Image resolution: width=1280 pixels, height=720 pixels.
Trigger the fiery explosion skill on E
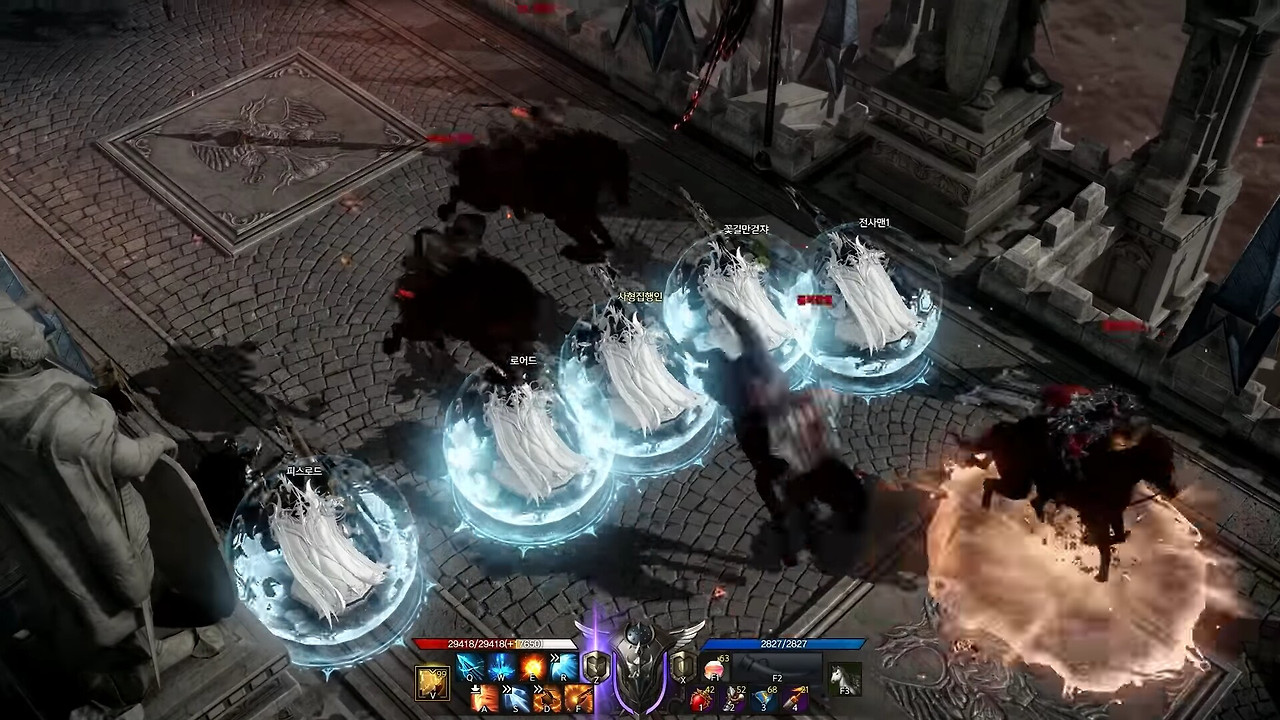pos(532,666)
